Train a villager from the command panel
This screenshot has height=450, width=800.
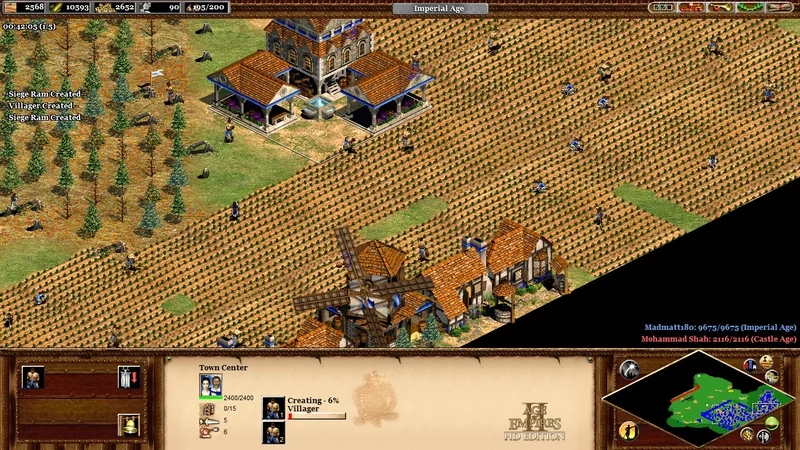tap(33, 377)
